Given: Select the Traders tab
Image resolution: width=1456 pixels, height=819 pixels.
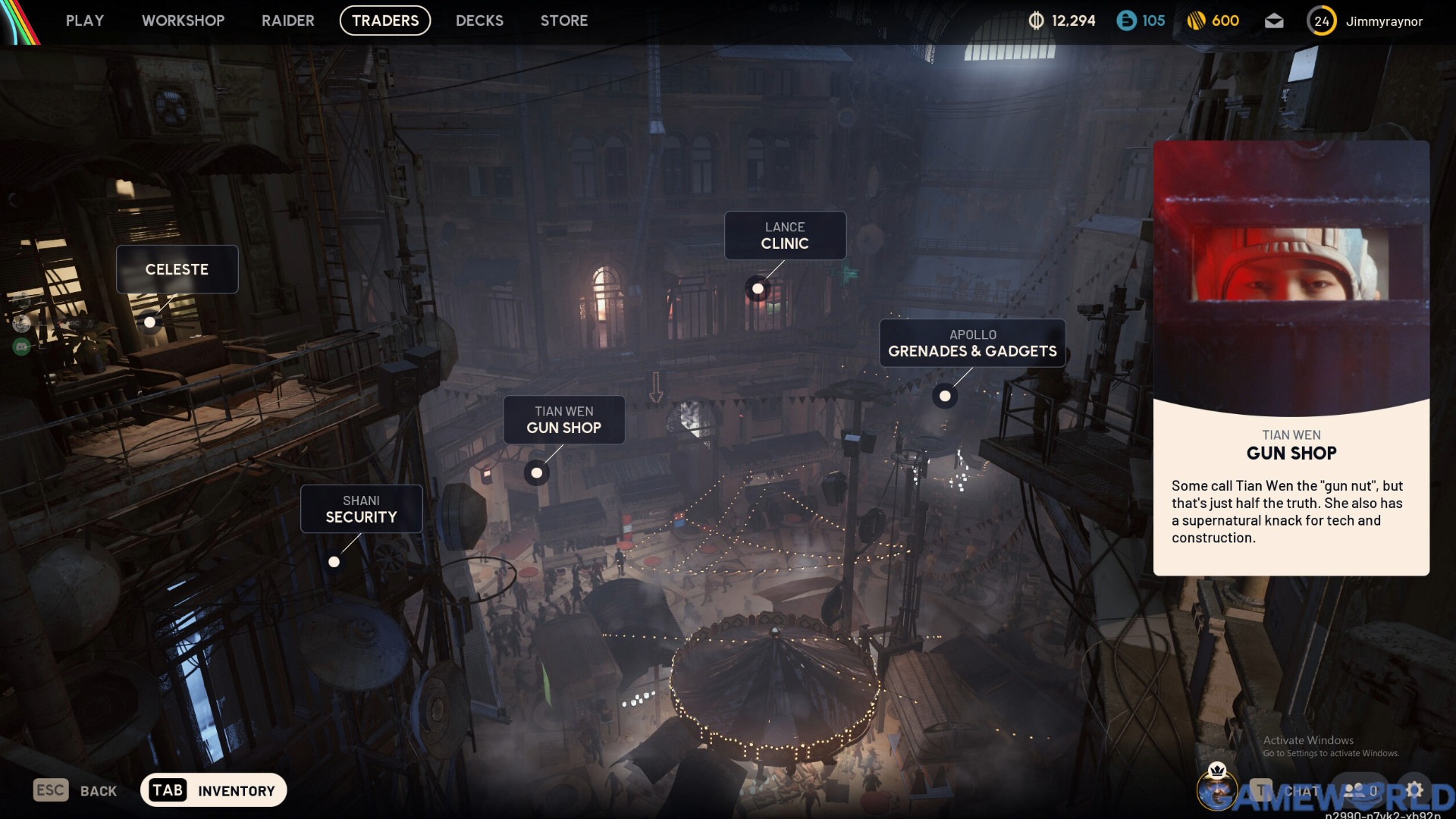Looking at the screenshot, I should (385, 20).
